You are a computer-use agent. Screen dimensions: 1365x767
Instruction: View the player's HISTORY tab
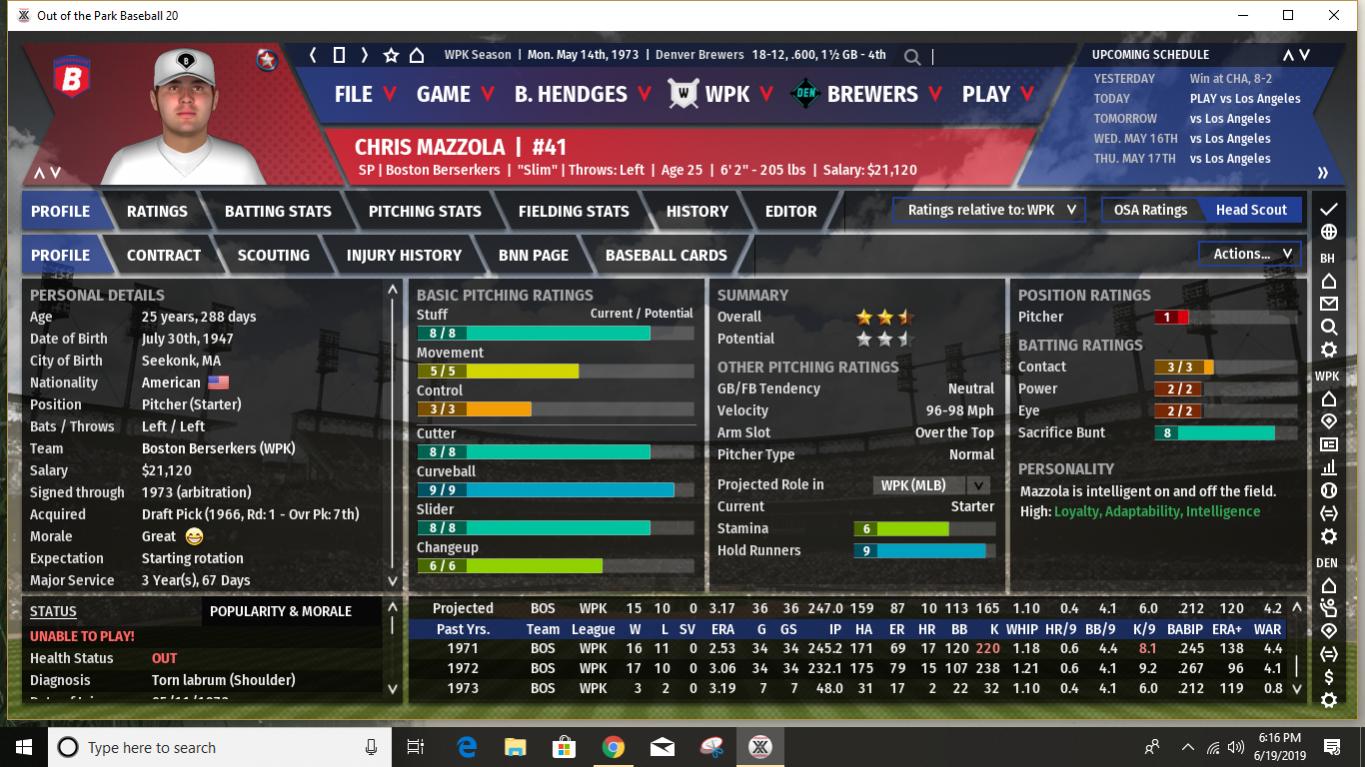click(697, 211)
